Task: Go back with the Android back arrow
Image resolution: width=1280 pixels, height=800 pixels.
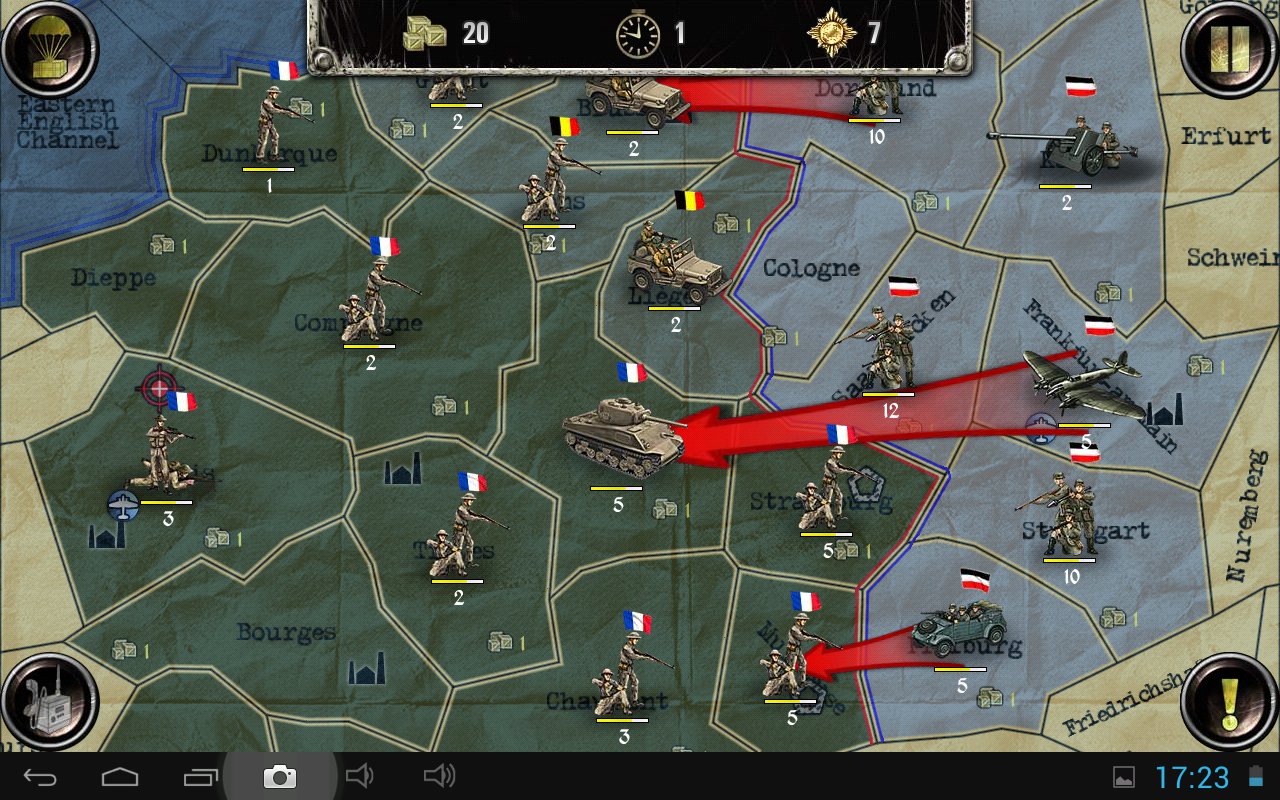Action: click(x=41, y=776)
